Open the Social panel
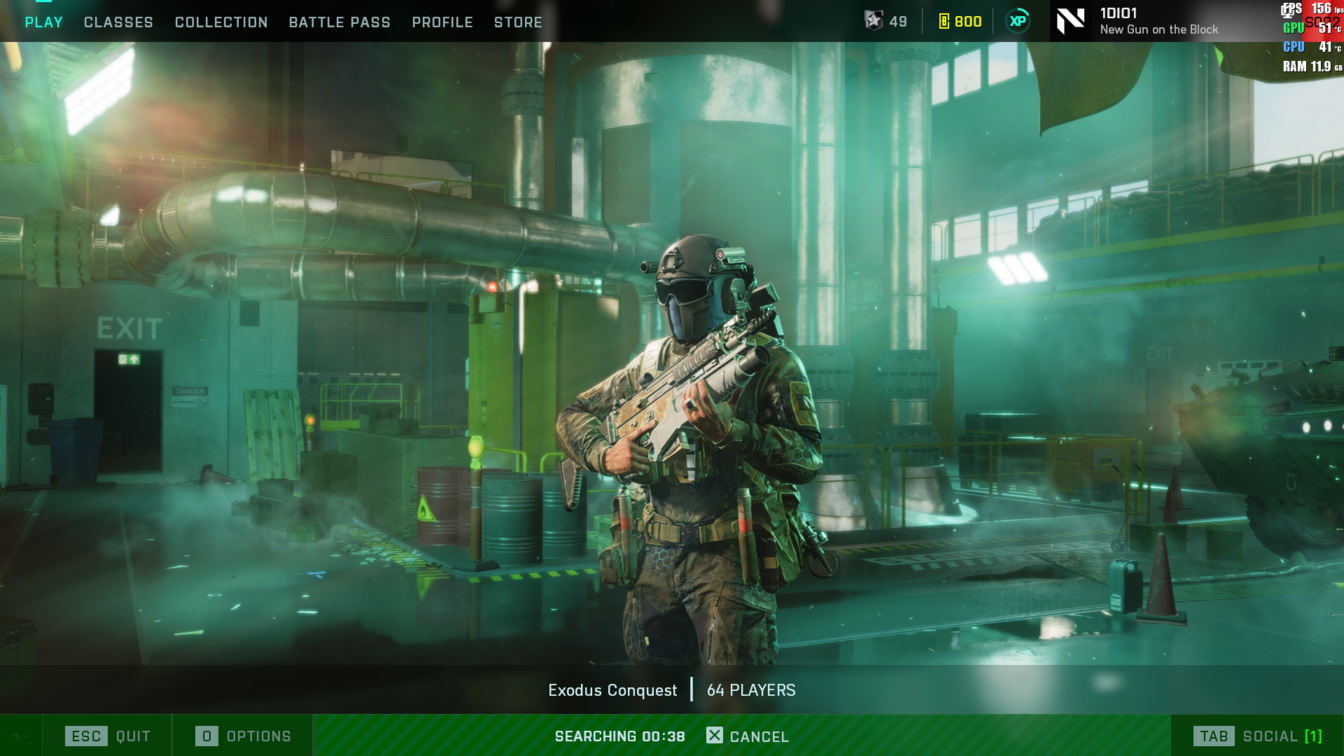 pyautogui.click(x=1261, y=736)
